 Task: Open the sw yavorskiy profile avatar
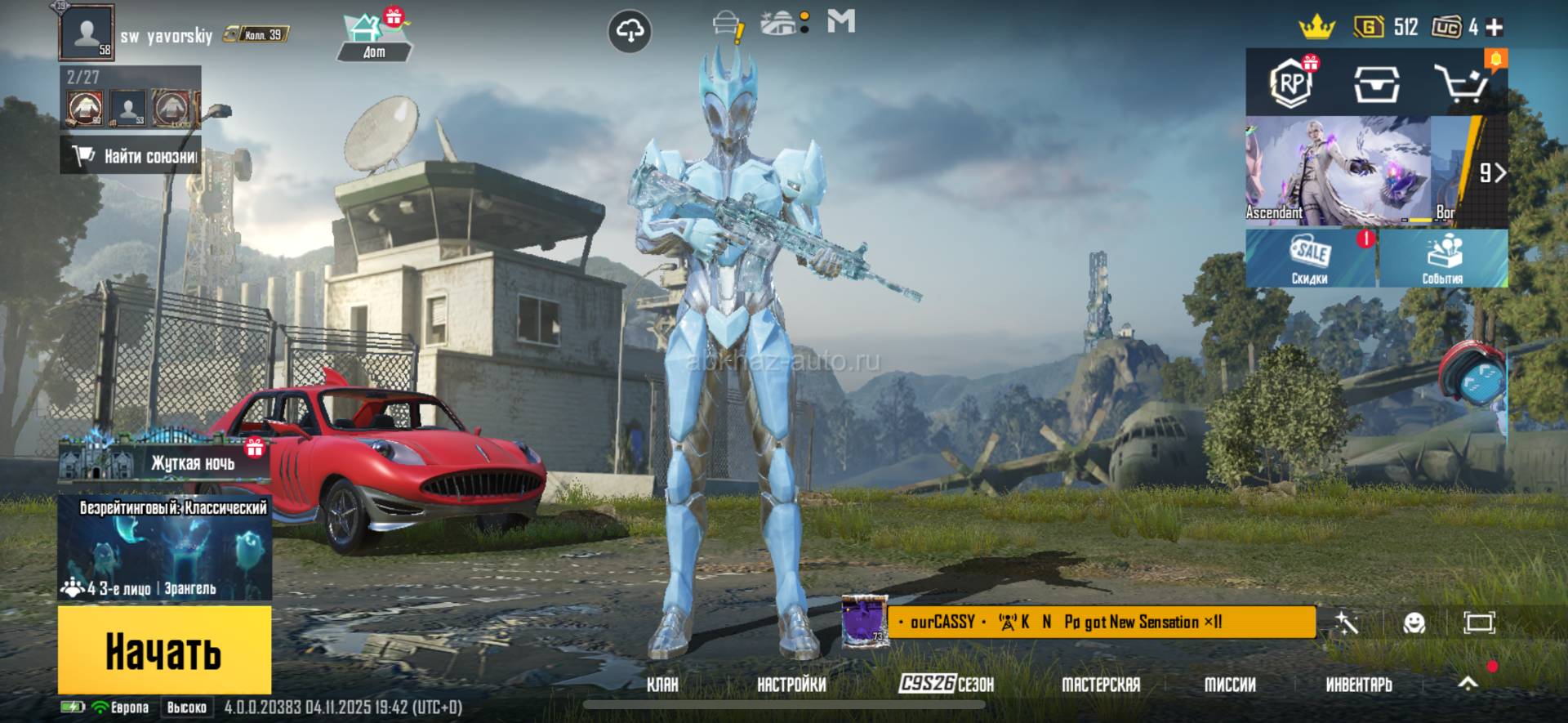coord(87,33)
